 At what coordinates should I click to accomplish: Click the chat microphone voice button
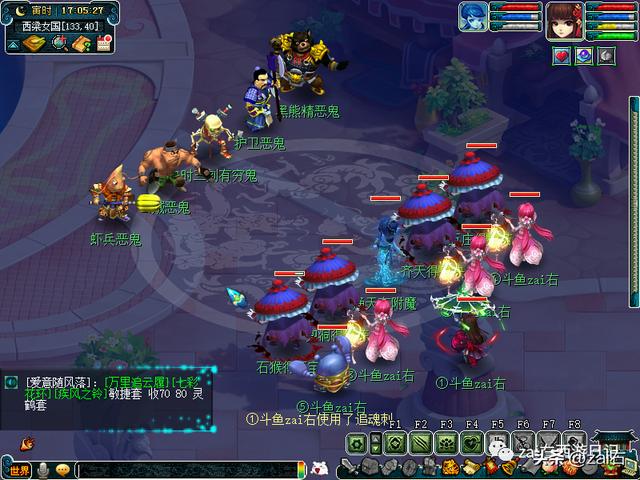click(43, 470)
